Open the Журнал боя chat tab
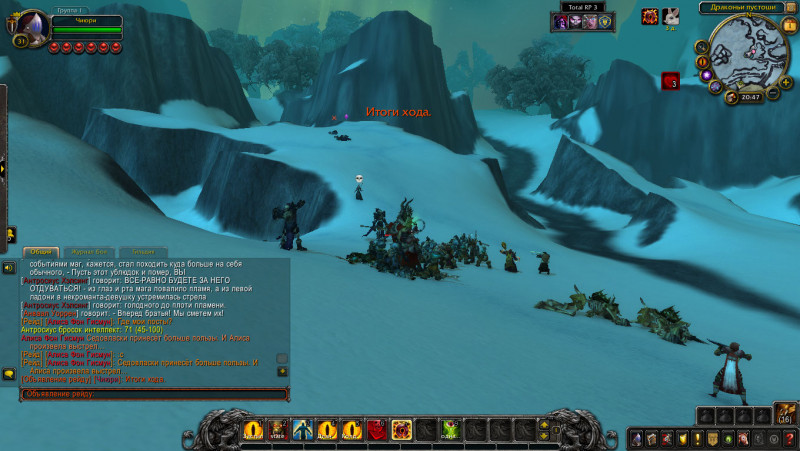 click(91, 251)
